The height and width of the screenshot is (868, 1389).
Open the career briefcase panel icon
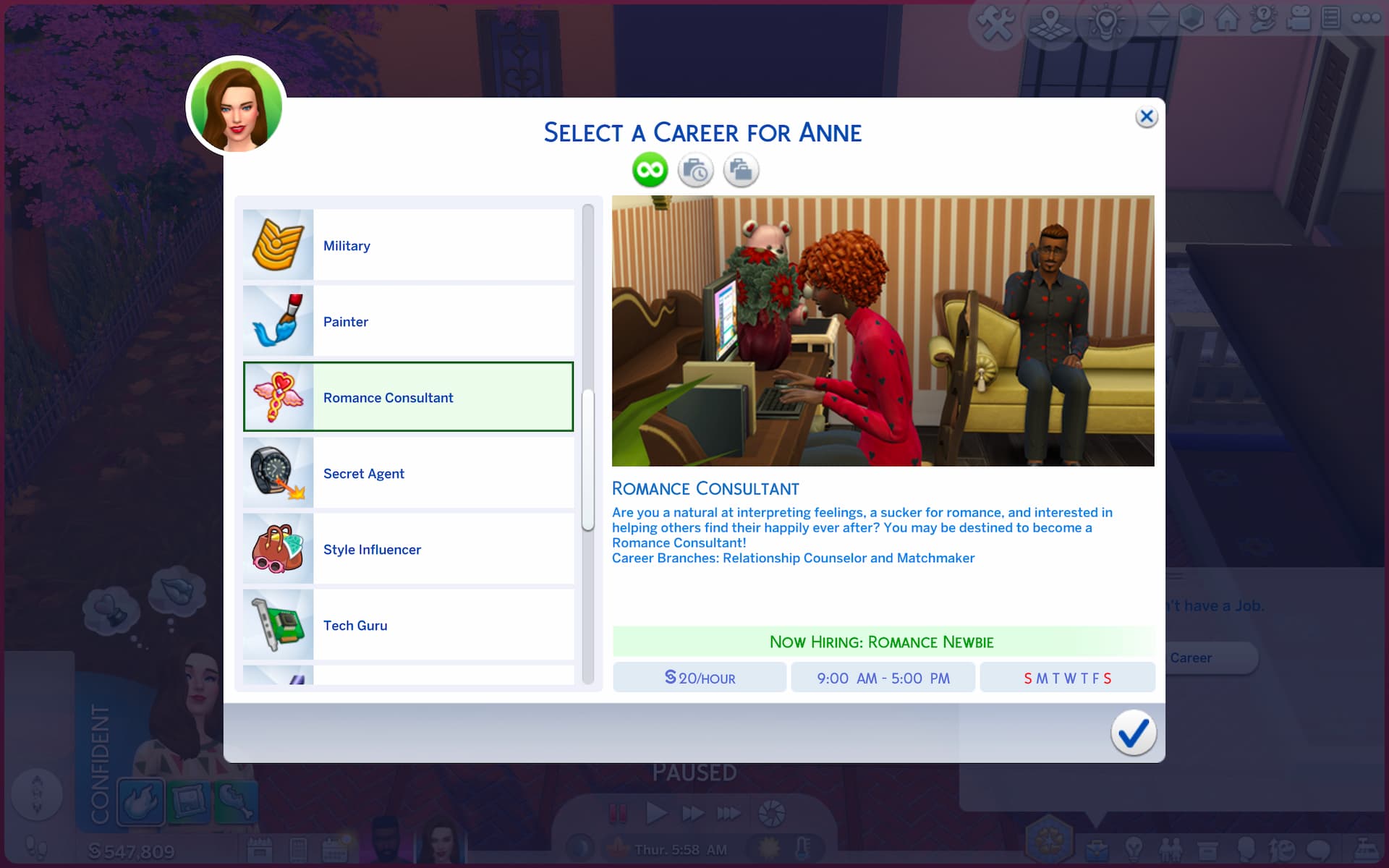pos(1097,848)
